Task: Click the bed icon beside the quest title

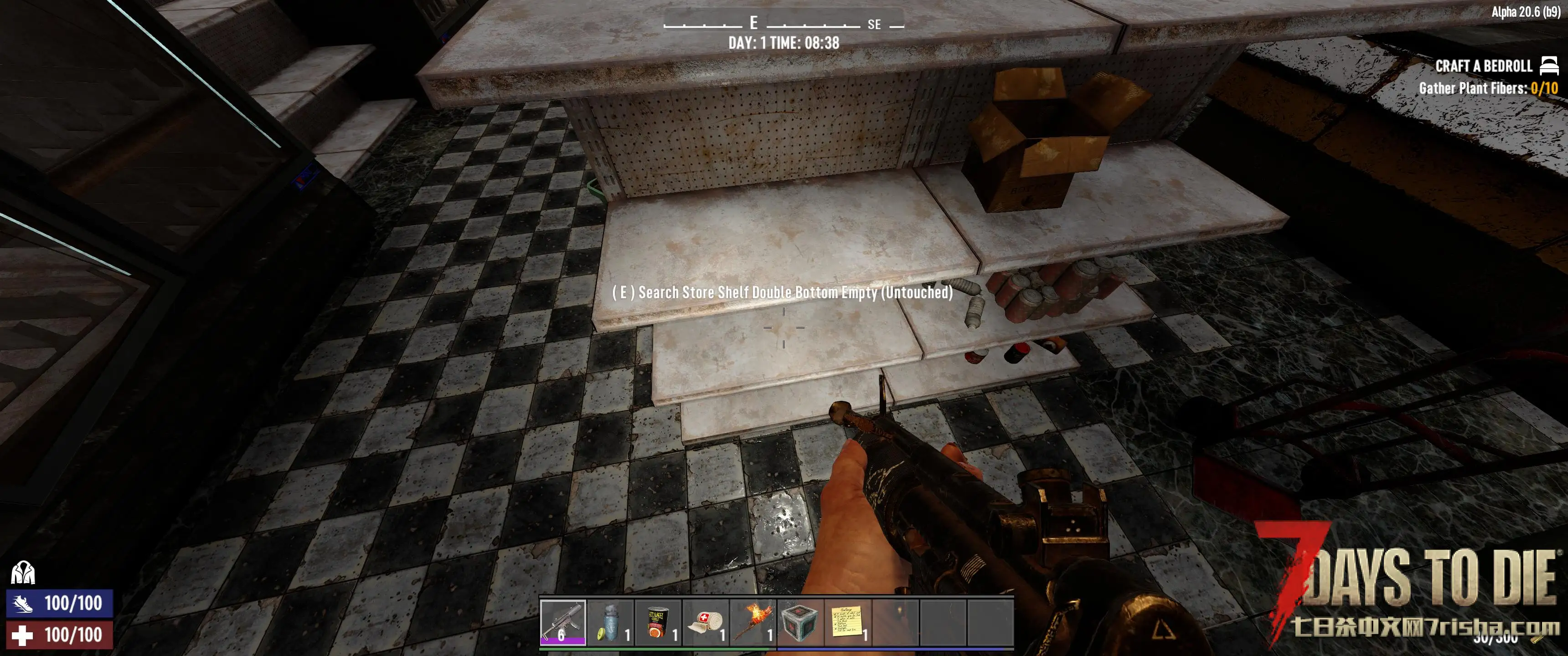Action: tap(1549, 65)
